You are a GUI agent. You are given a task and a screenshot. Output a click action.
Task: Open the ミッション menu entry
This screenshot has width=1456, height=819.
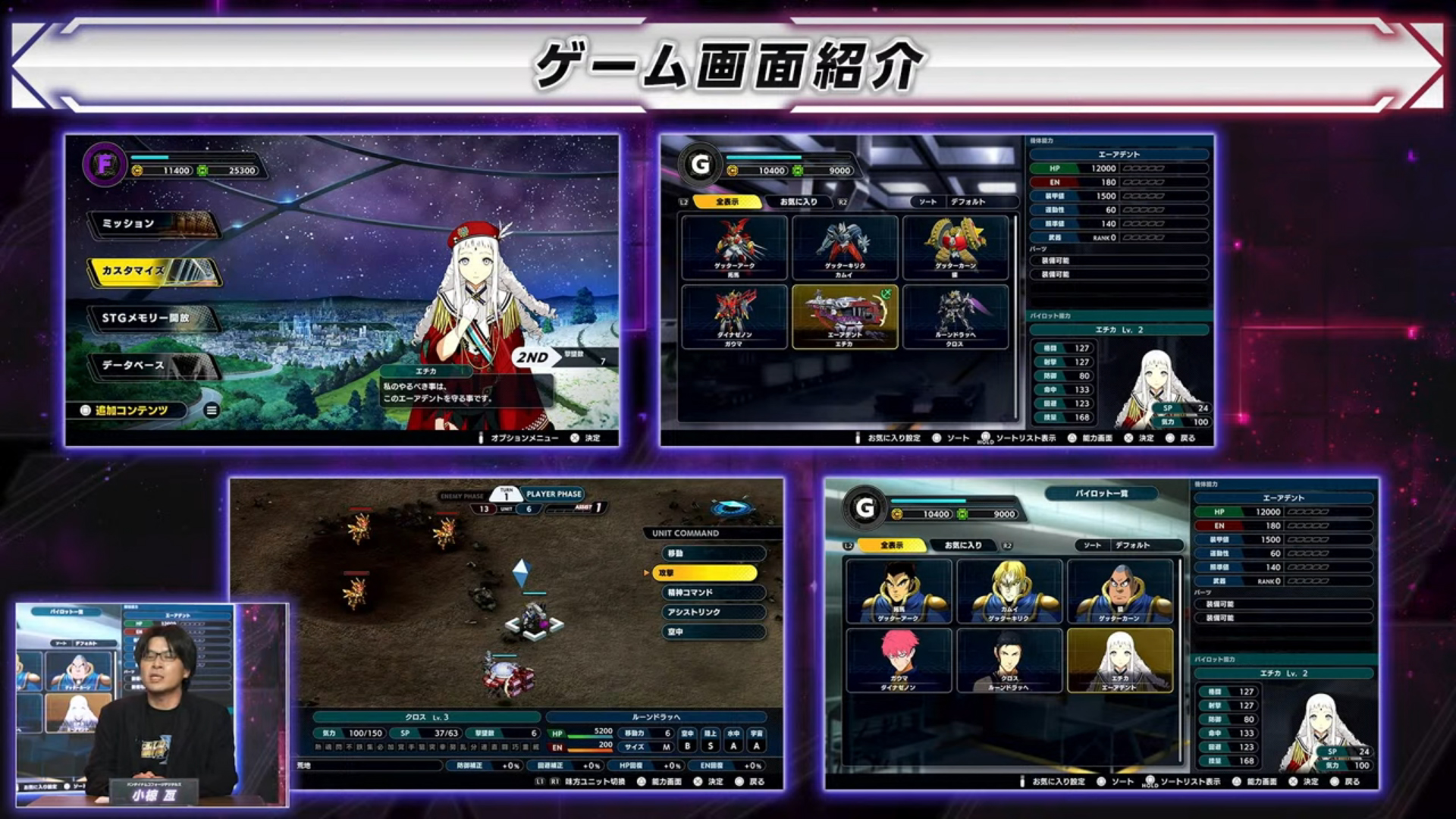tap(153, 224)
